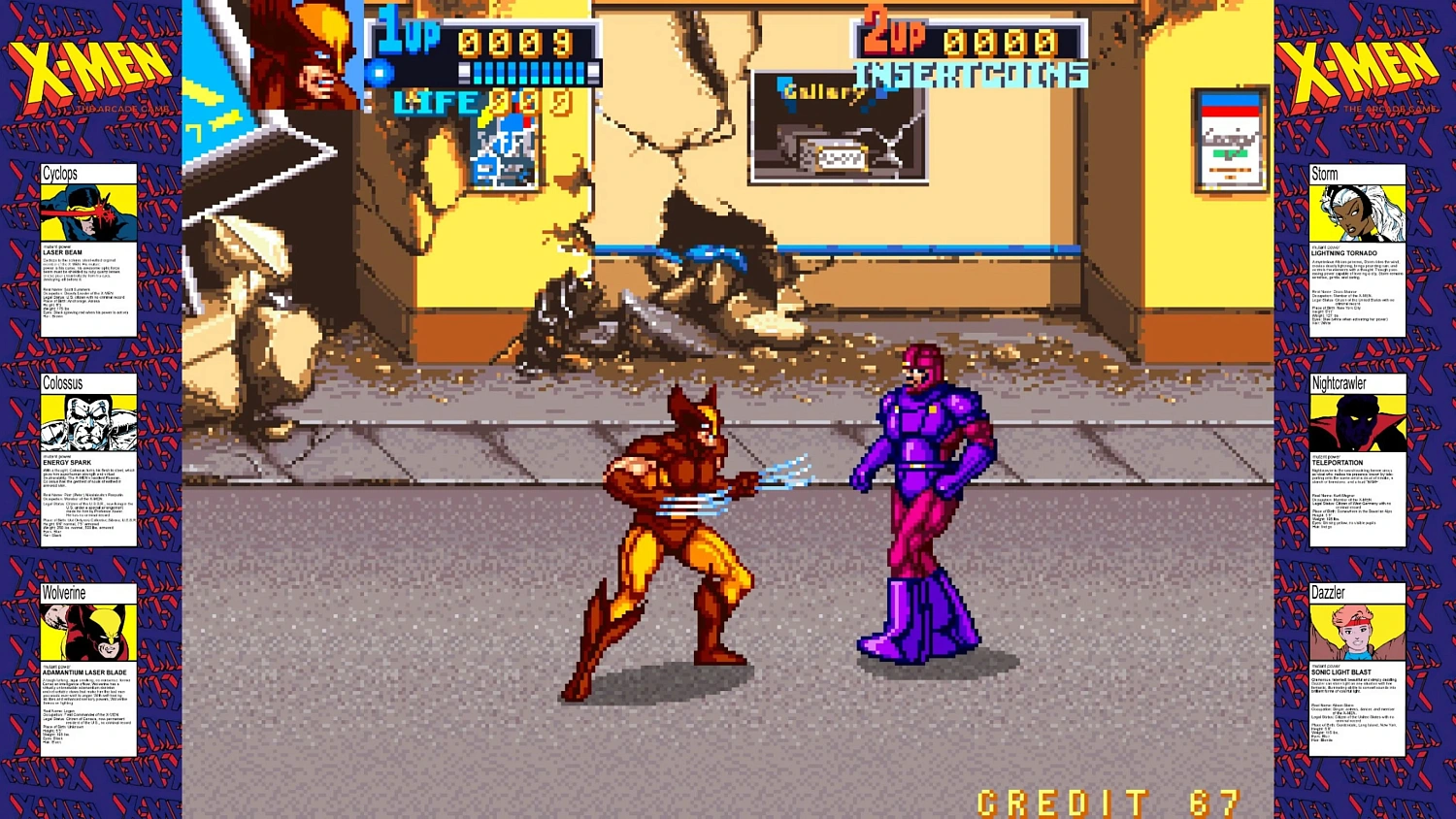Click the CREDIT 67 counter
The image size is (1456, 819).
tap(1105, 802)
